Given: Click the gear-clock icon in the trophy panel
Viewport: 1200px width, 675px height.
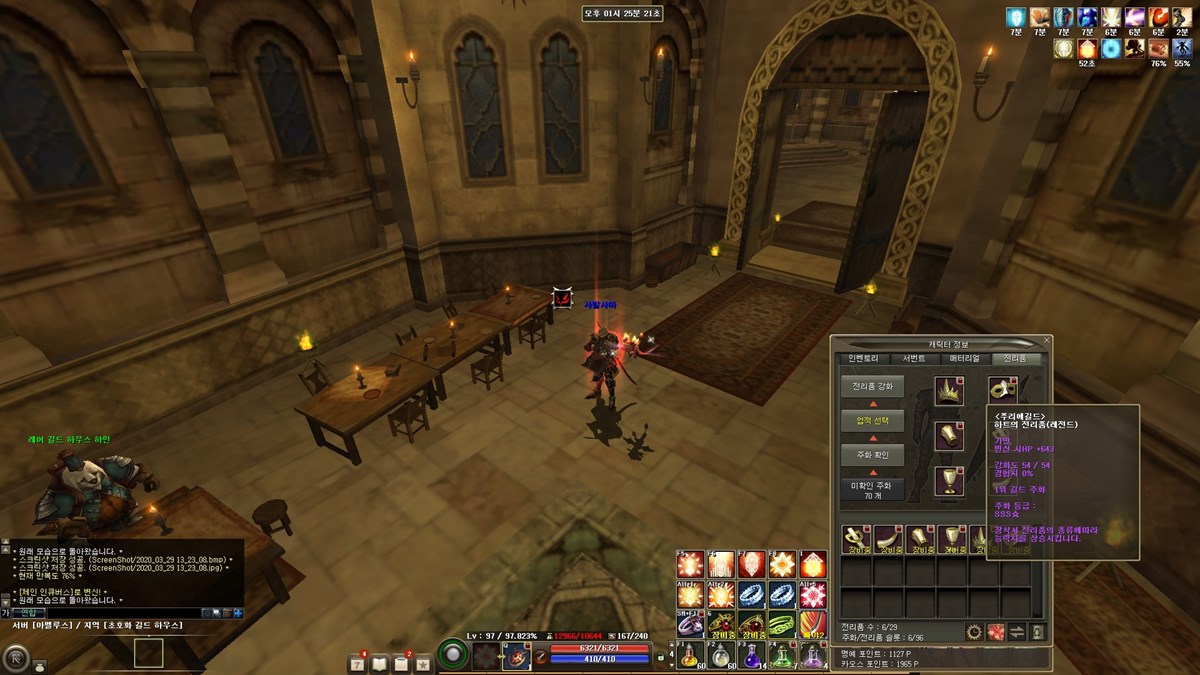Looking at the screenshot, I should (973, 631).
